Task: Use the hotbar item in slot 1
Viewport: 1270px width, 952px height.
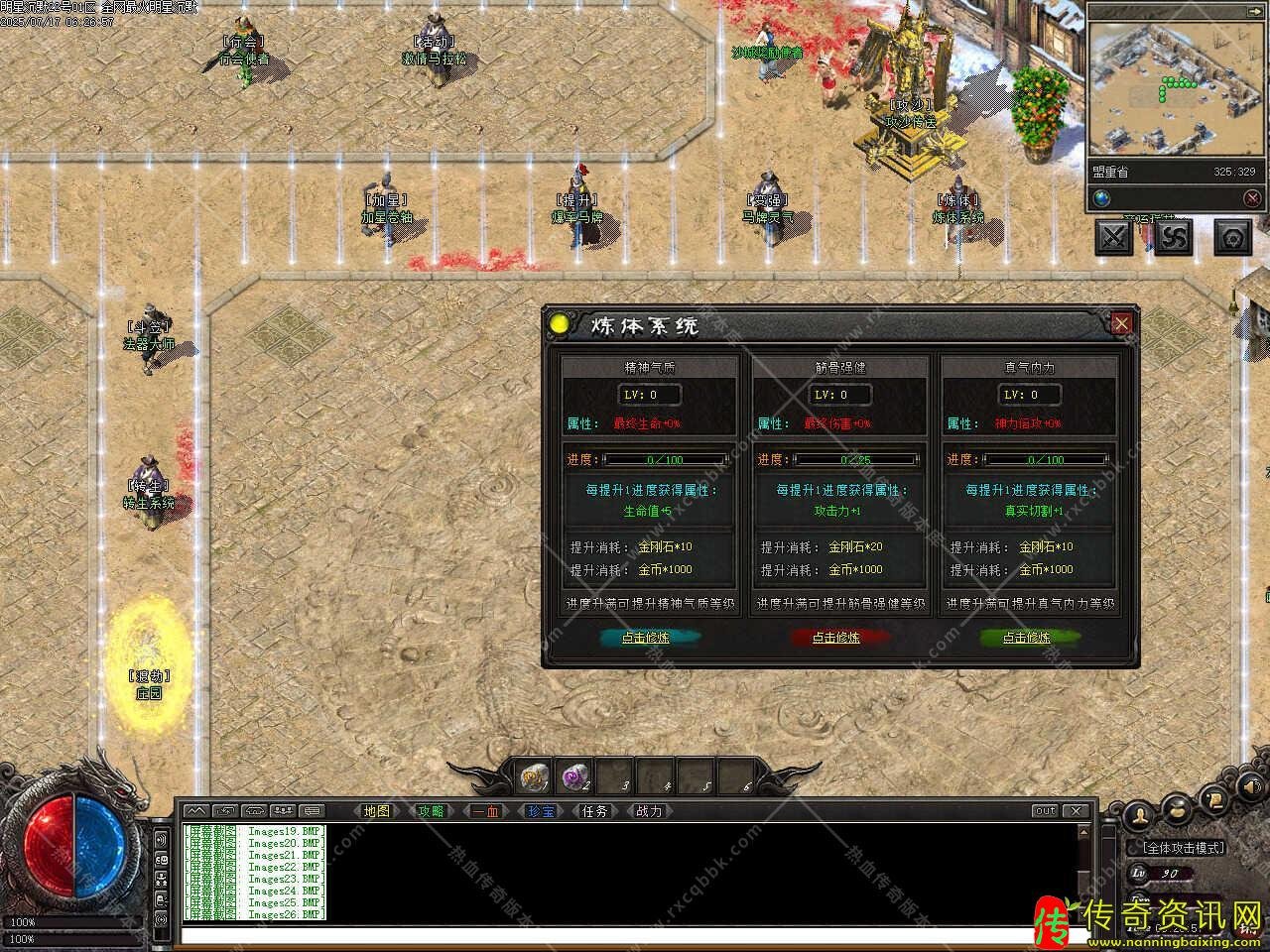Action: 535,775
